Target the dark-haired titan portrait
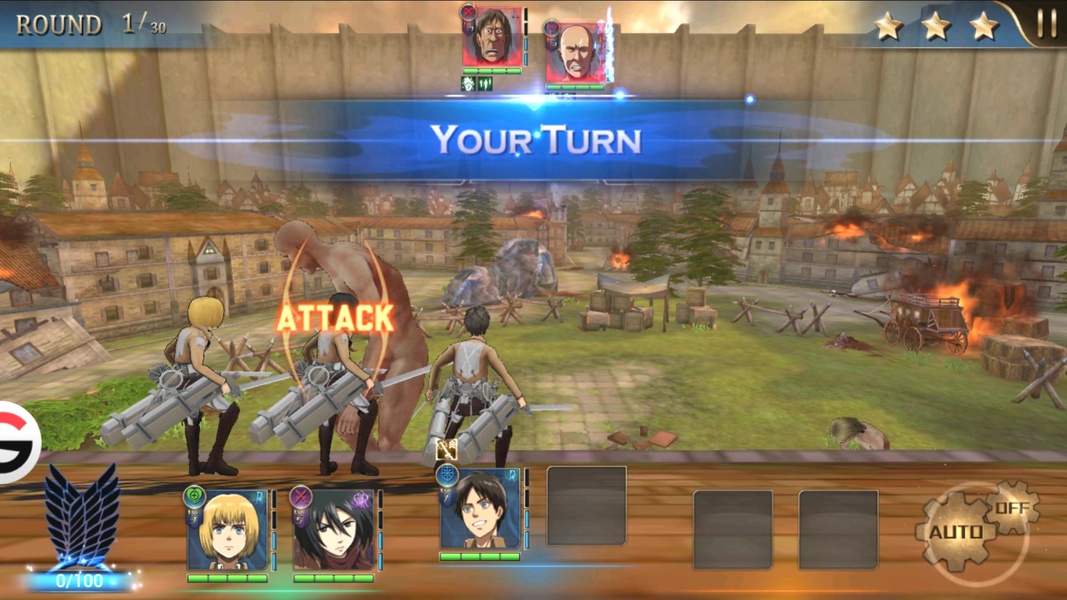Screen dimensions: 1067x600 [493, 38]
